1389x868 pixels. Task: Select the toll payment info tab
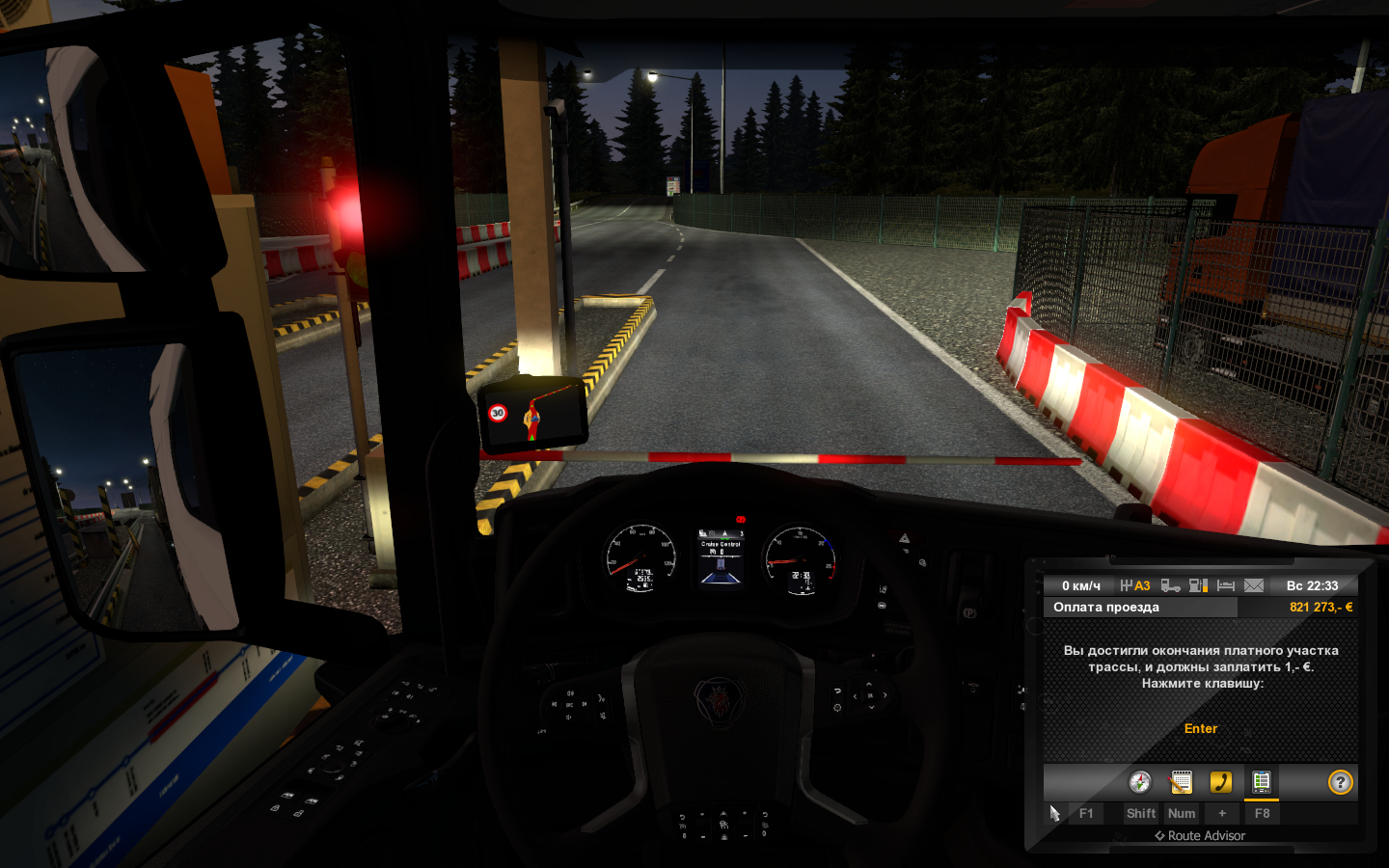[1261, 782]
